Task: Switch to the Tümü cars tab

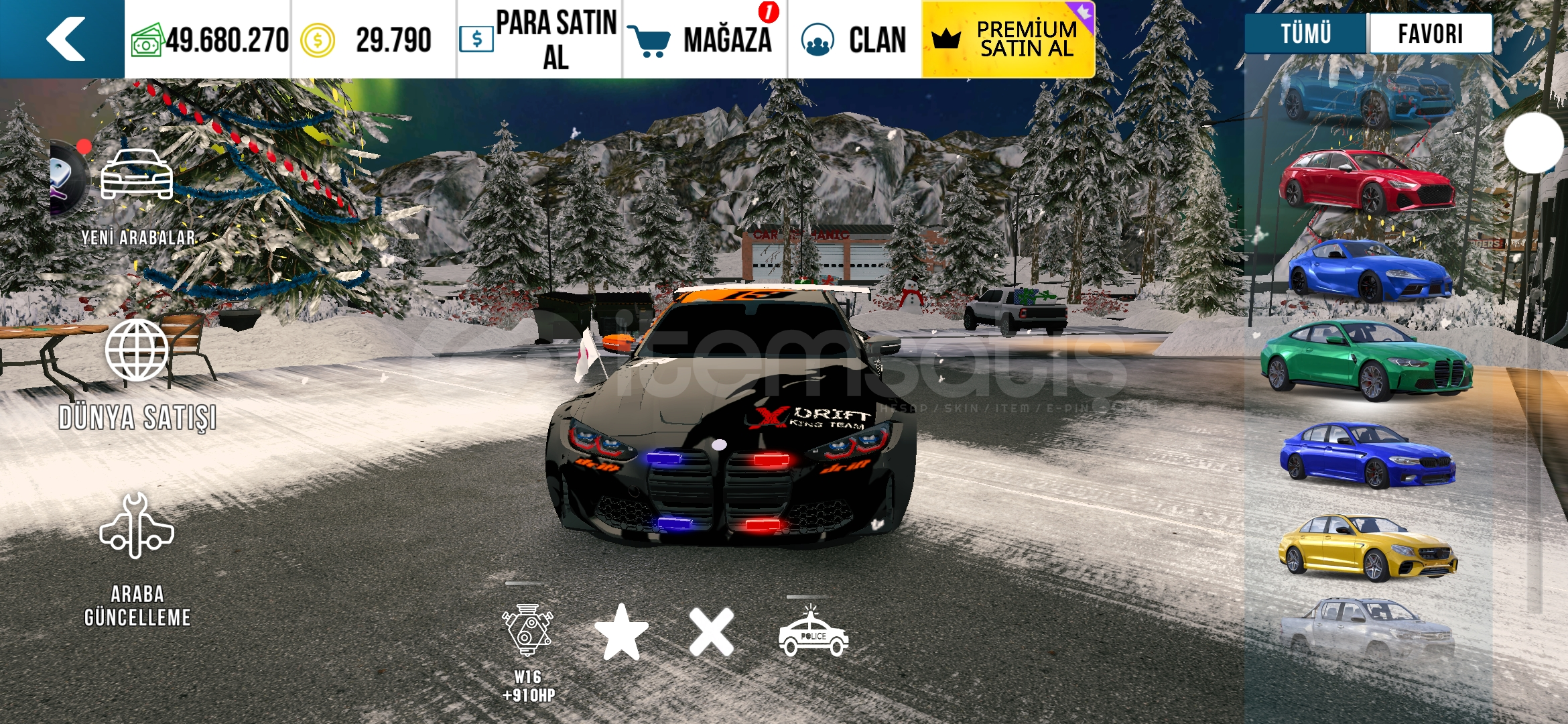Action: click(1305, 34)
